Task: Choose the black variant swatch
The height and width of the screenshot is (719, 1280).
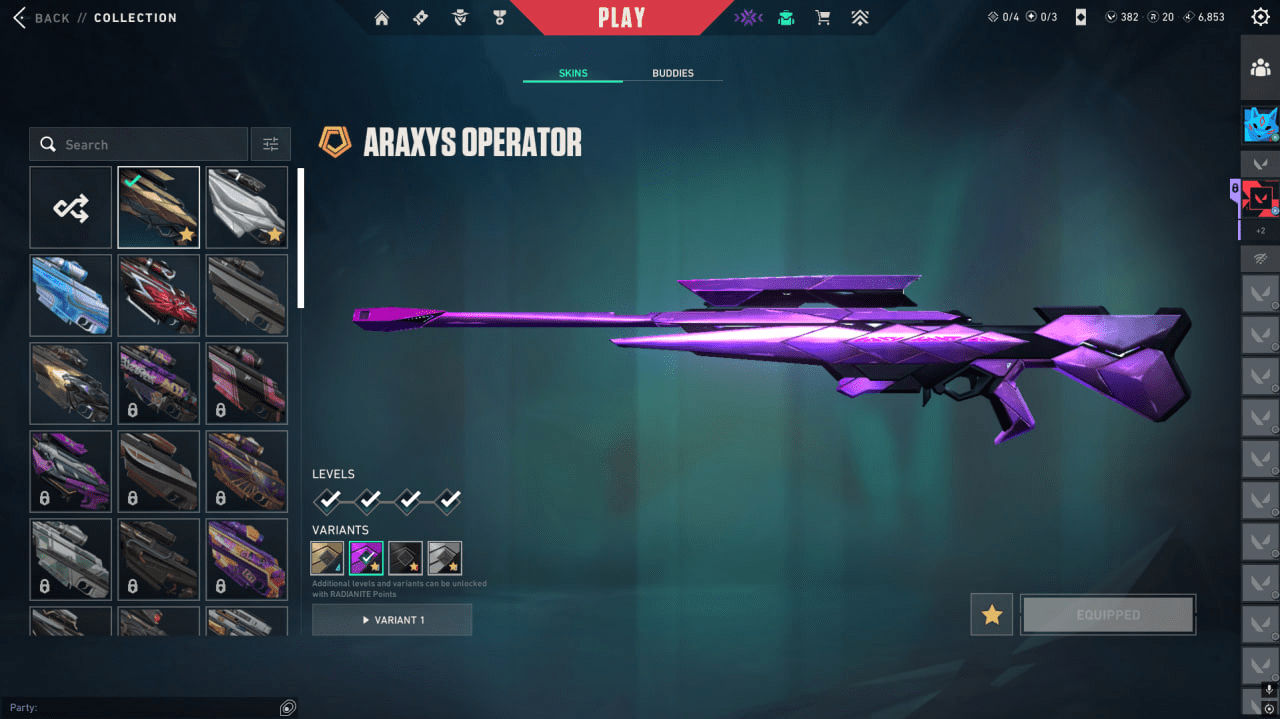Action: point(405,558)
